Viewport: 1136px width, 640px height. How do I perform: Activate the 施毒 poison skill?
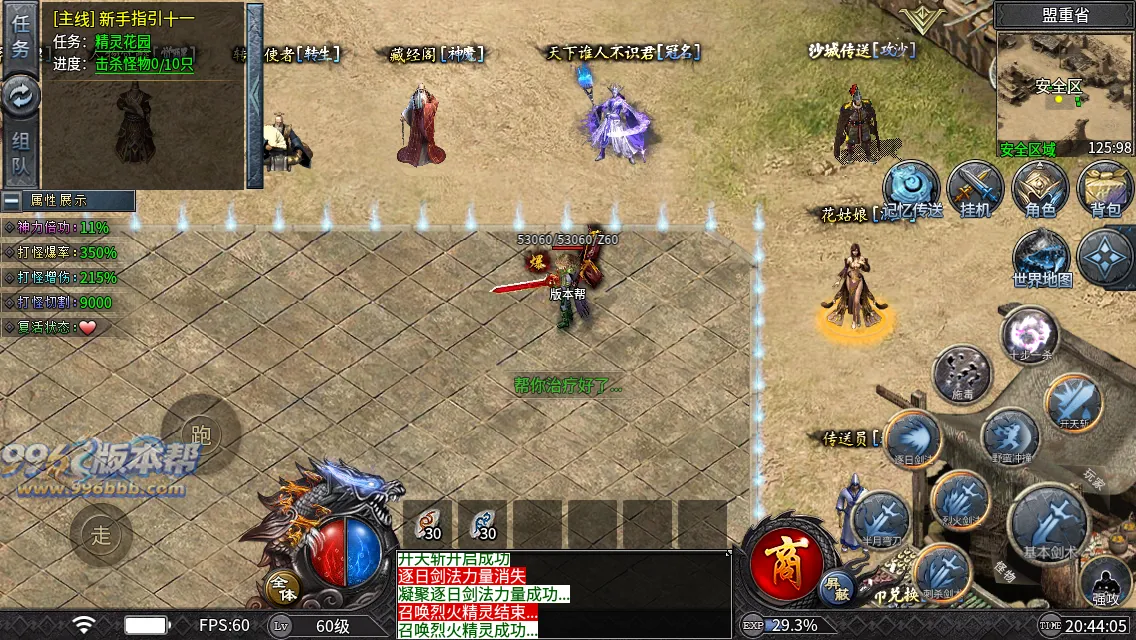coord(962,373)
